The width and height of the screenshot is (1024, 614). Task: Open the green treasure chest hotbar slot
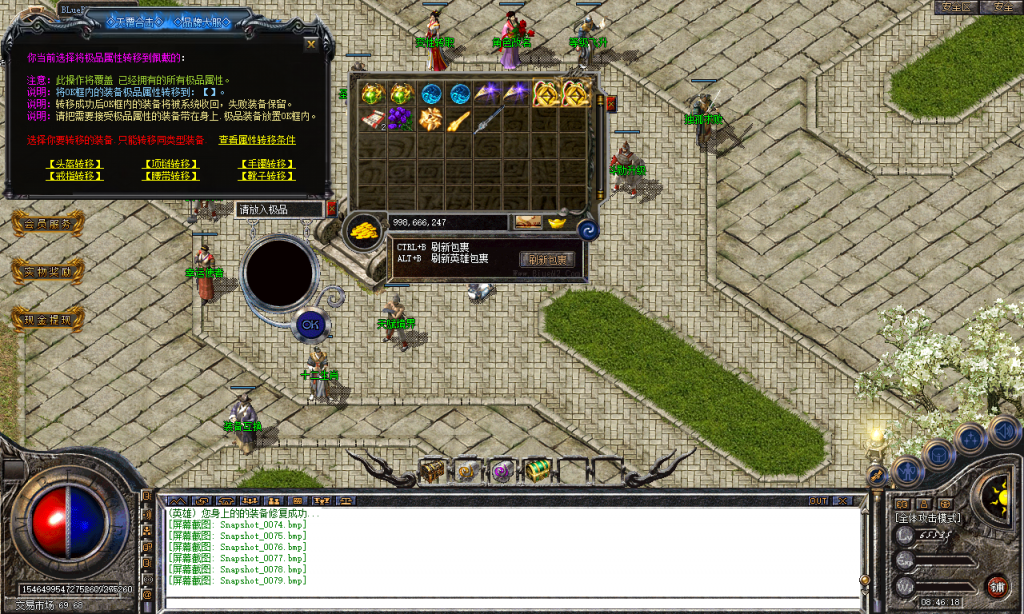[537, 468]
